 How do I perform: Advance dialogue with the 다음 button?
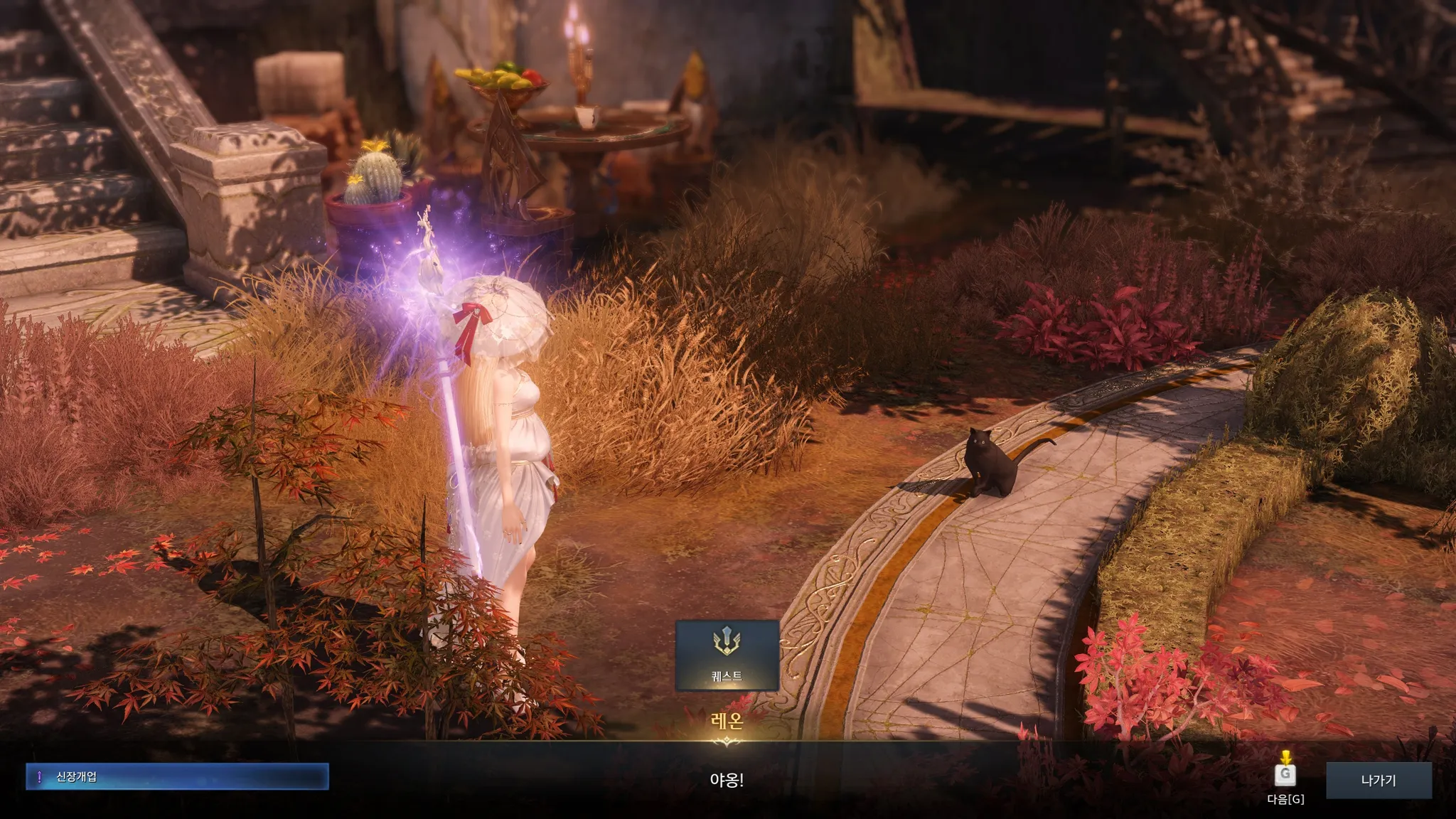[1285, 775]
